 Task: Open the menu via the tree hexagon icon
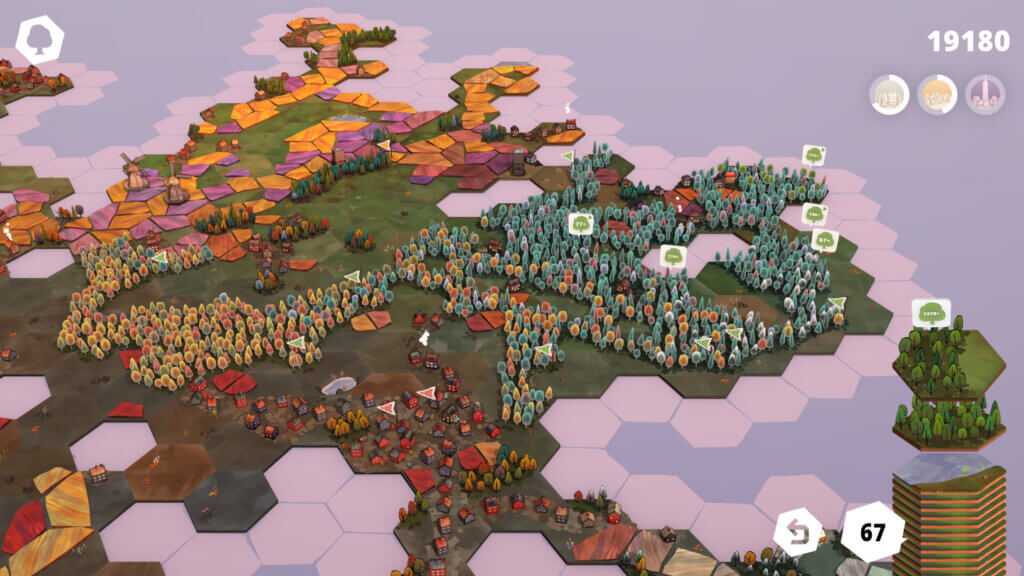click(40, 41)
